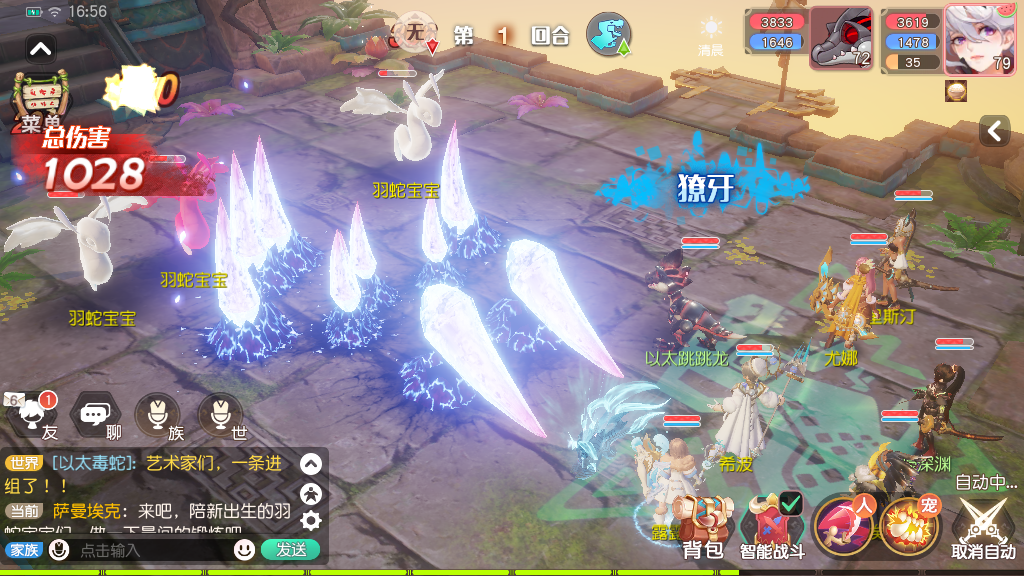Click the chat text input field
Viewport: 1024px width, 576px height.
pos(150,550)
